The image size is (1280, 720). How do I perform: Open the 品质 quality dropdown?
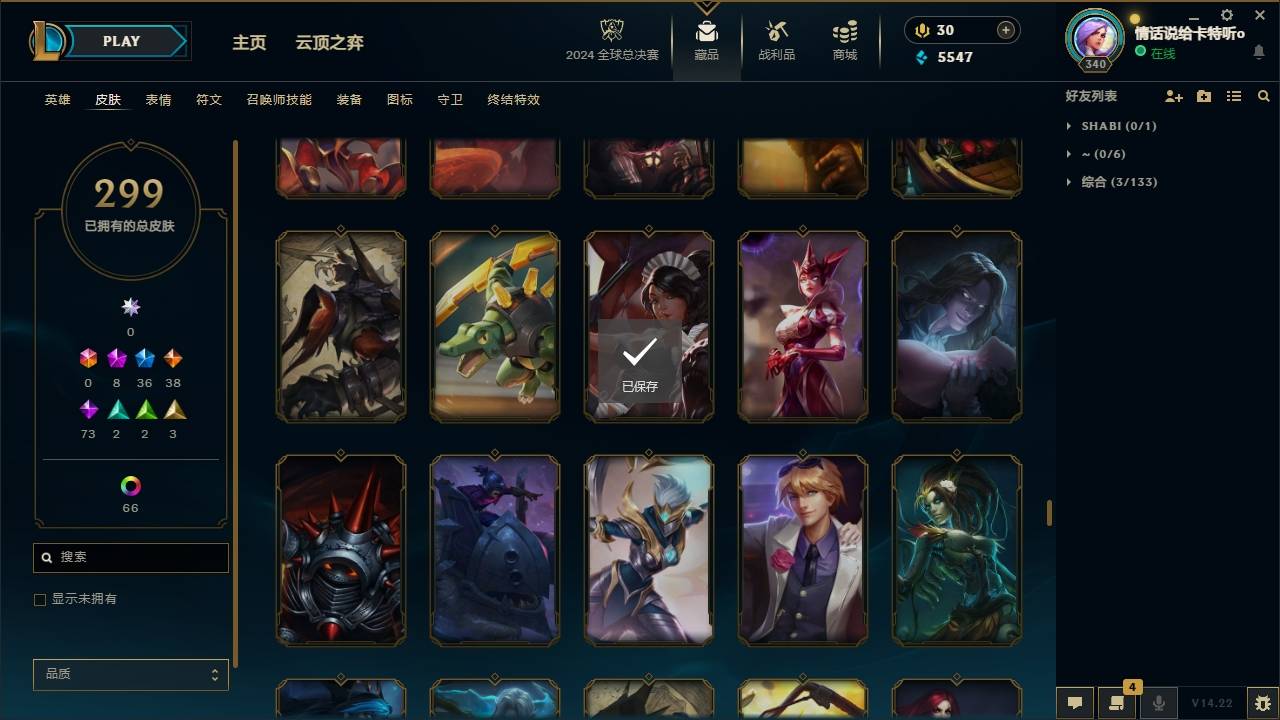click(x=130, y=674)
